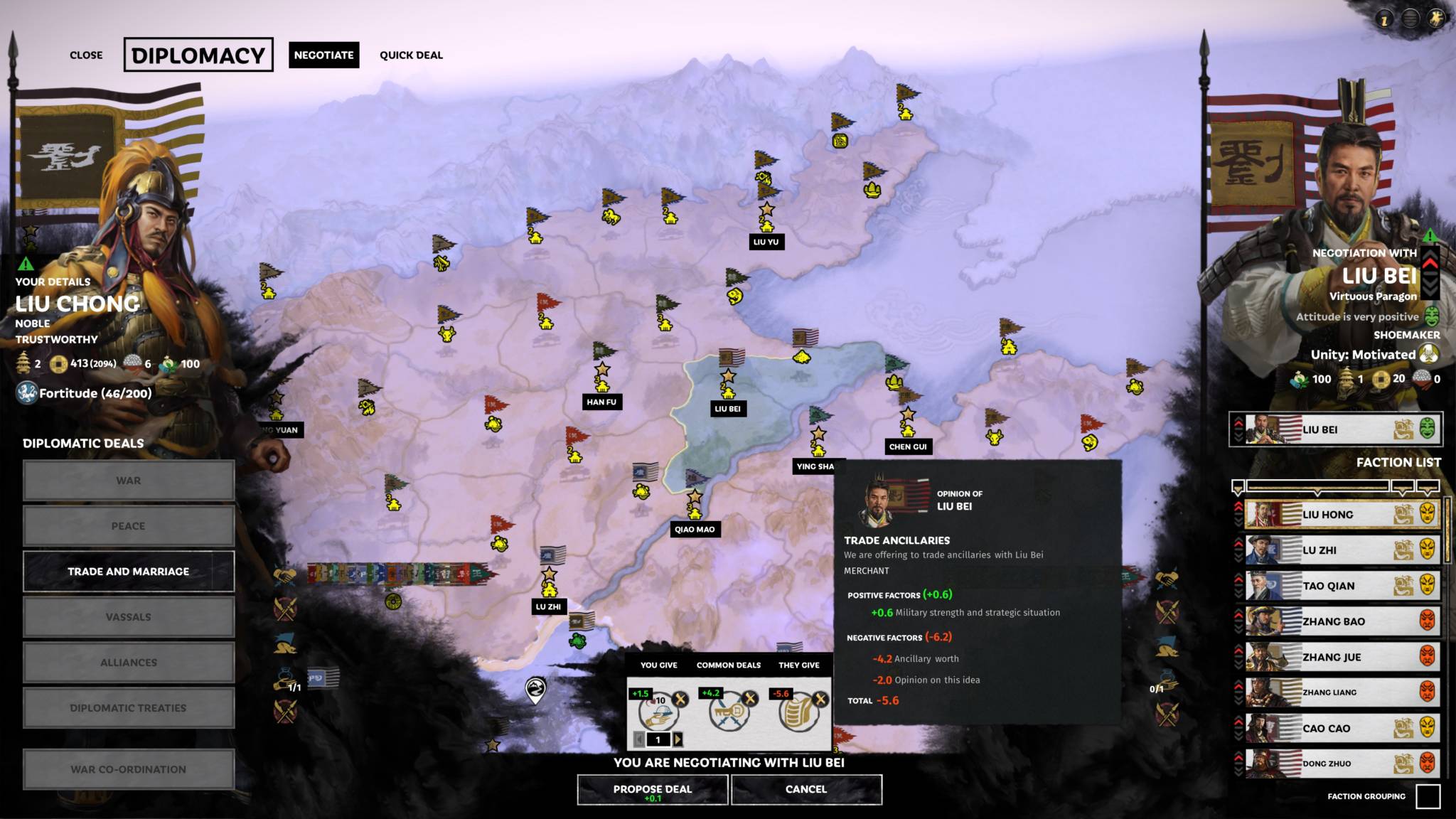Switch to the QUICK DEAL tab
This screenshot has width=1456, height=819.
click(x=411, y=55)
